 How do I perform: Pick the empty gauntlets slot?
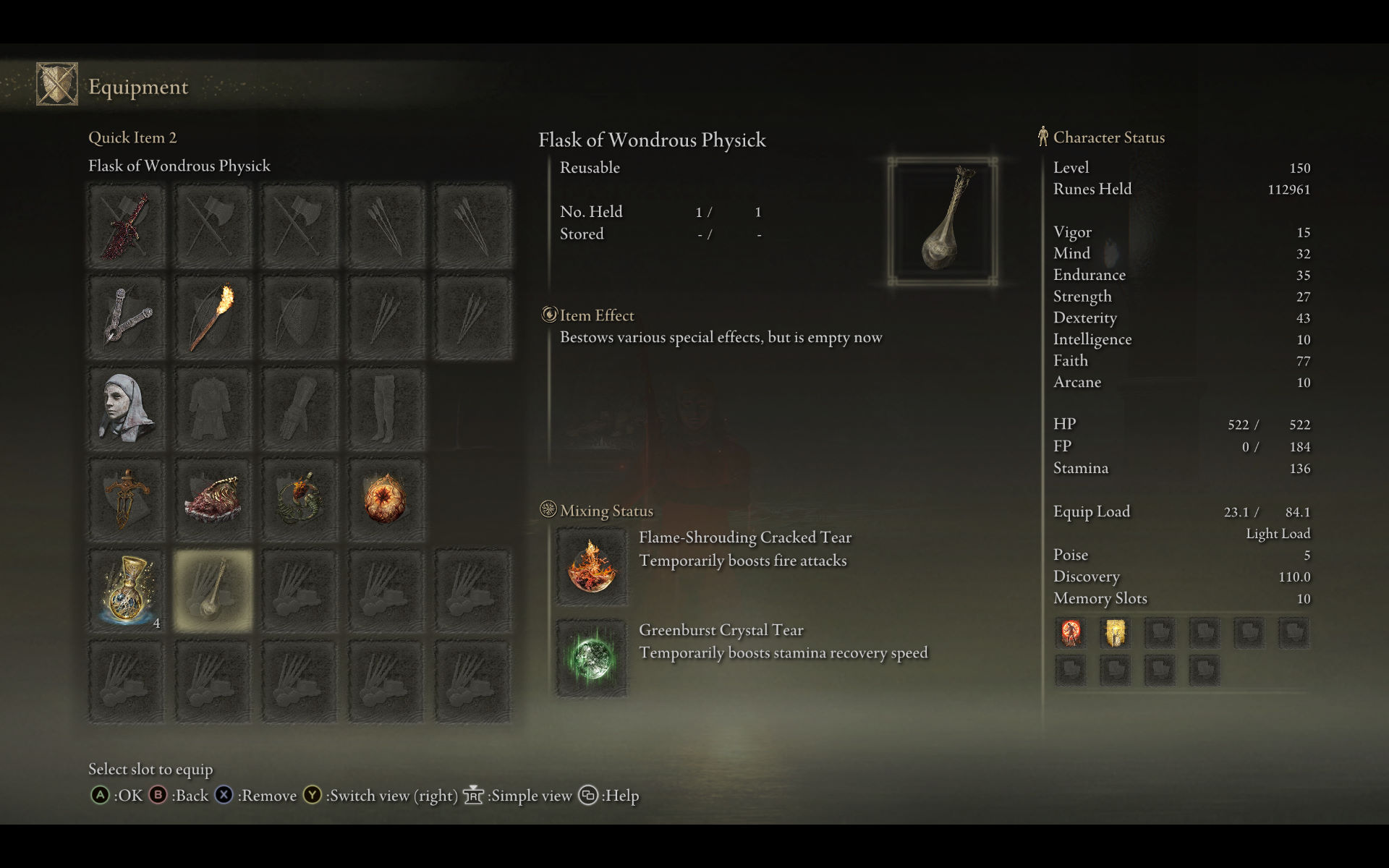click(x=300, y=409)
